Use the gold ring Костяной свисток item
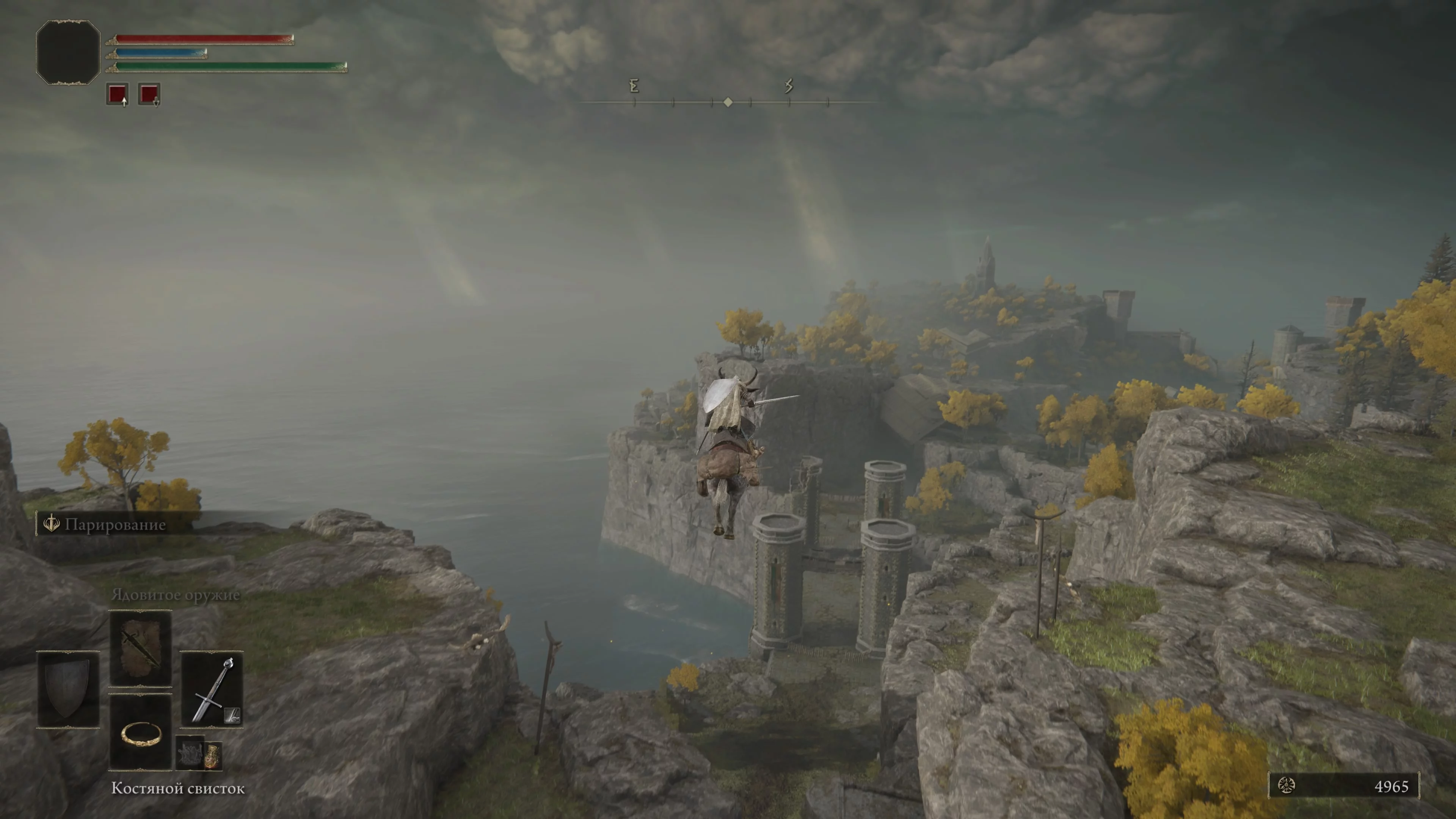This screenshot has width=1456, height=819. click(x=140, y=733)
